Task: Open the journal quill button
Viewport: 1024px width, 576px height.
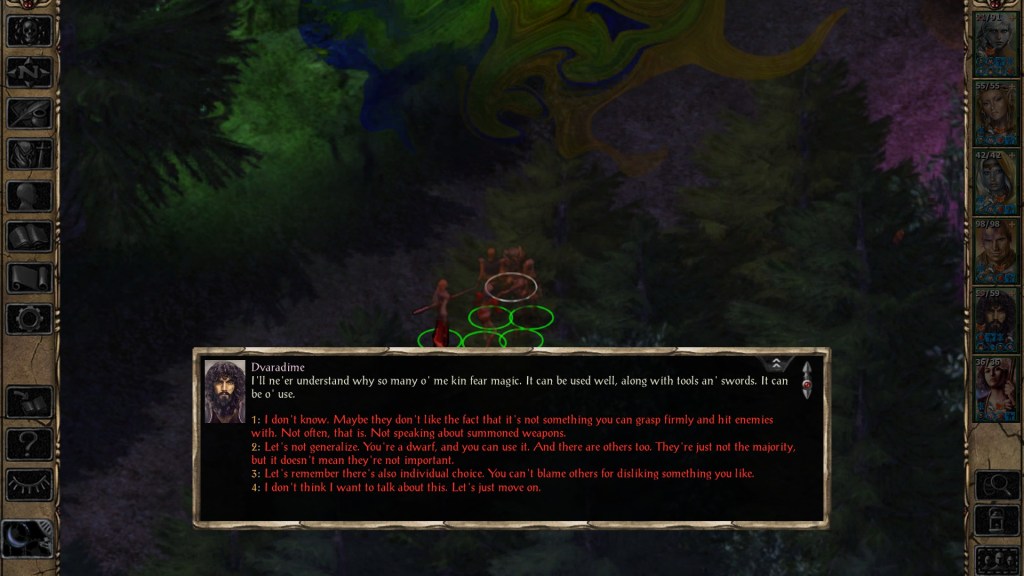Action: pos(29,113)
